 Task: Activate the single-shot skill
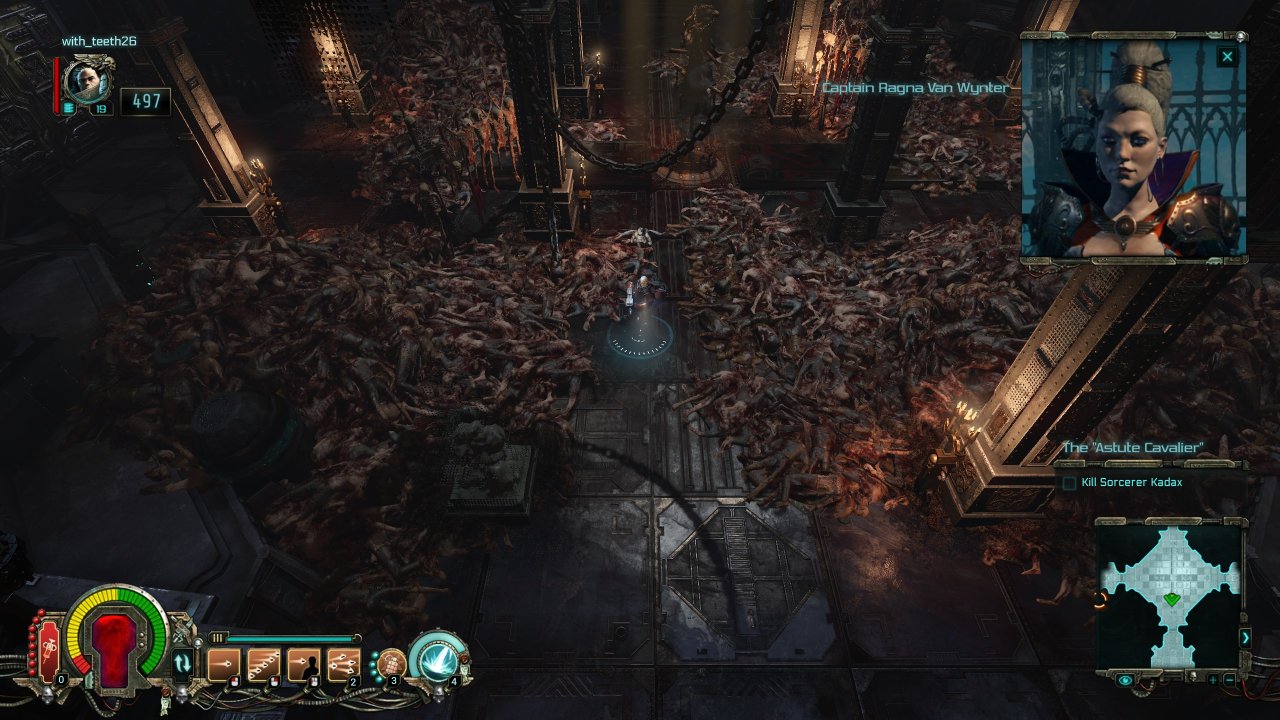[x=223, y=664]
